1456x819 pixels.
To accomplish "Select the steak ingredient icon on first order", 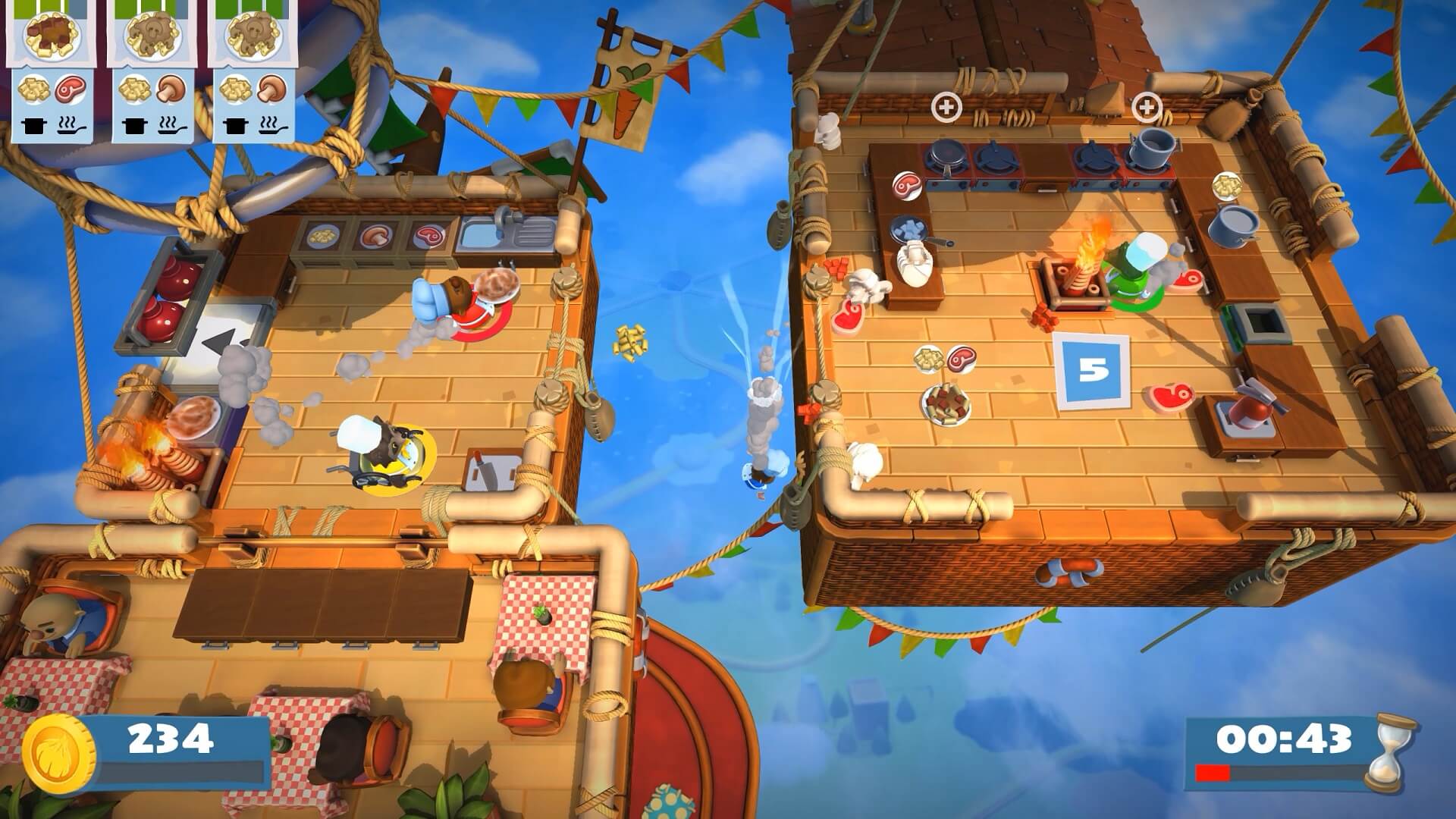I will [71, 90].
